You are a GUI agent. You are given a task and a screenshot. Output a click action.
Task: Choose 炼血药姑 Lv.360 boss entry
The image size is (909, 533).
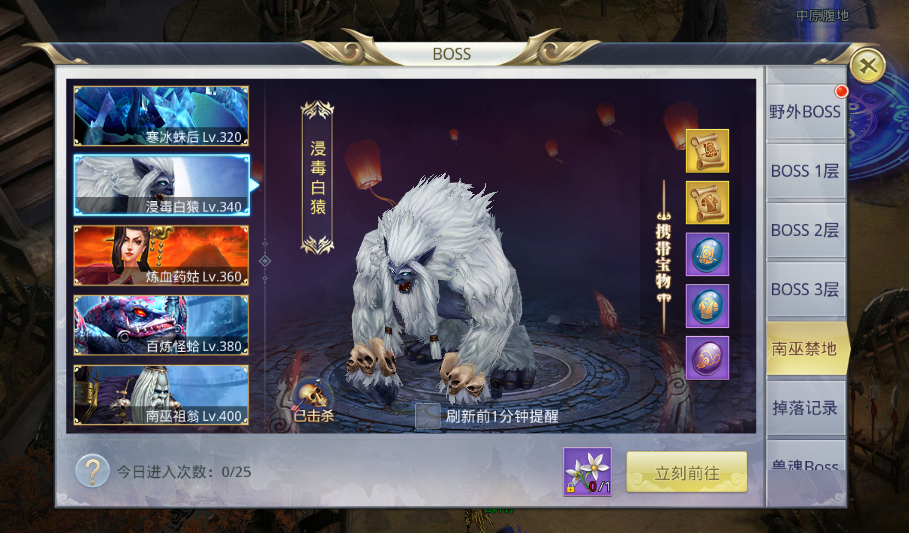161,255
